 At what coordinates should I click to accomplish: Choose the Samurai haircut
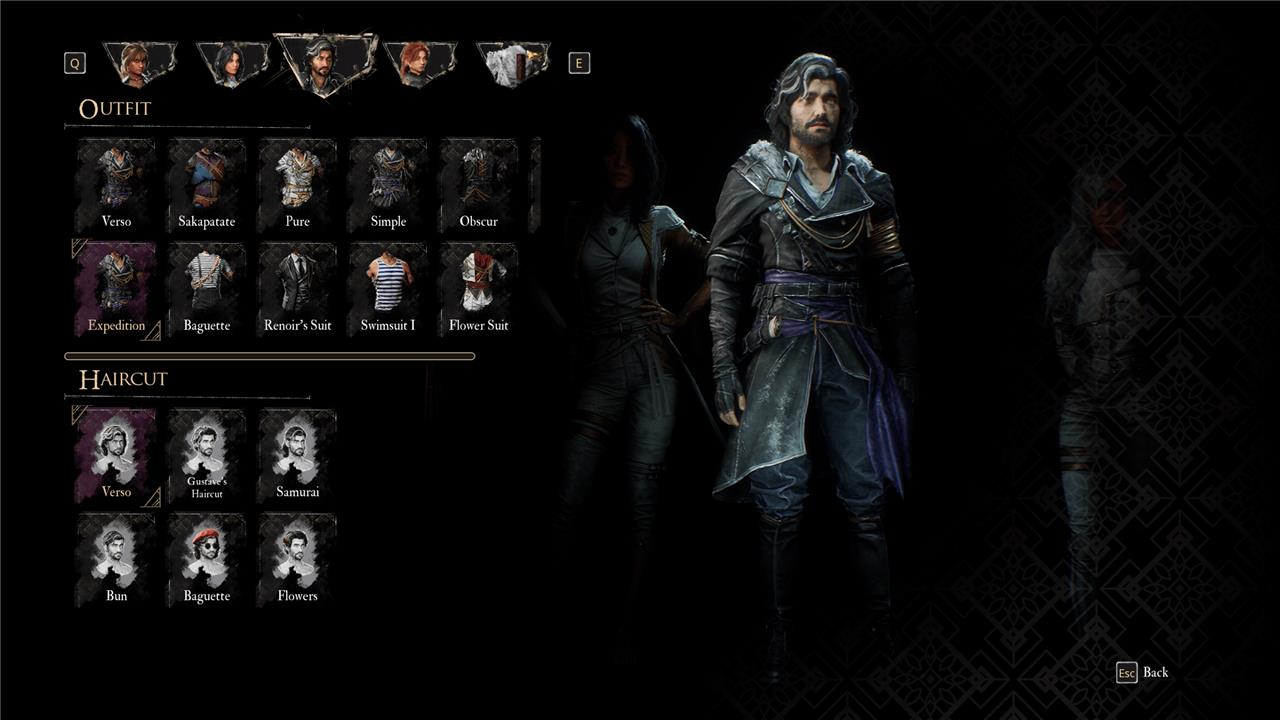[x=296, y=455]
